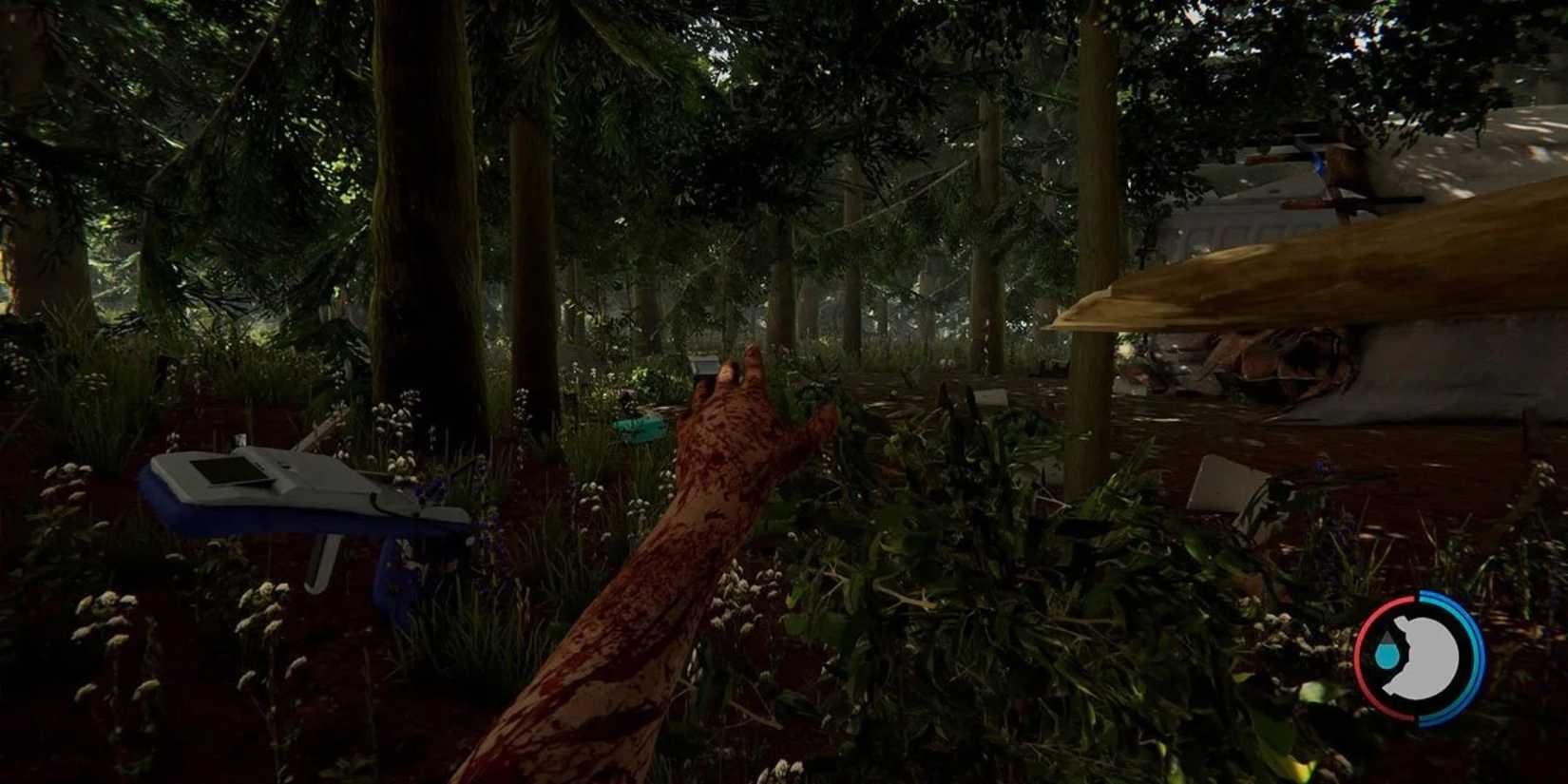The height and width of the screenshot is (784, 1568).
Task: Select the blue water droplet thirst icon
Action: tap(1388, 654)
